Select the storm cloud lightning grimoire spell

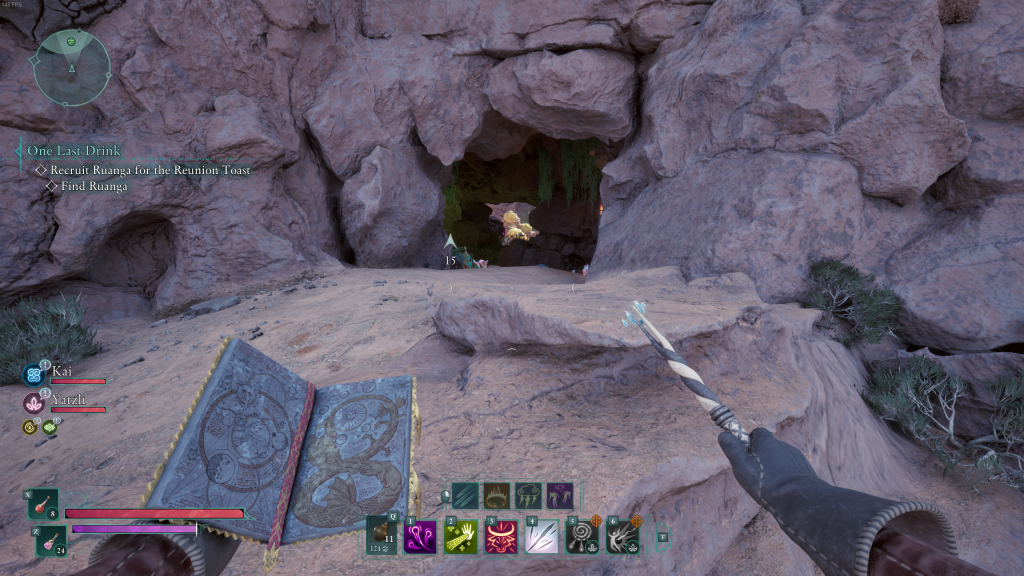[x=528, y=495]
